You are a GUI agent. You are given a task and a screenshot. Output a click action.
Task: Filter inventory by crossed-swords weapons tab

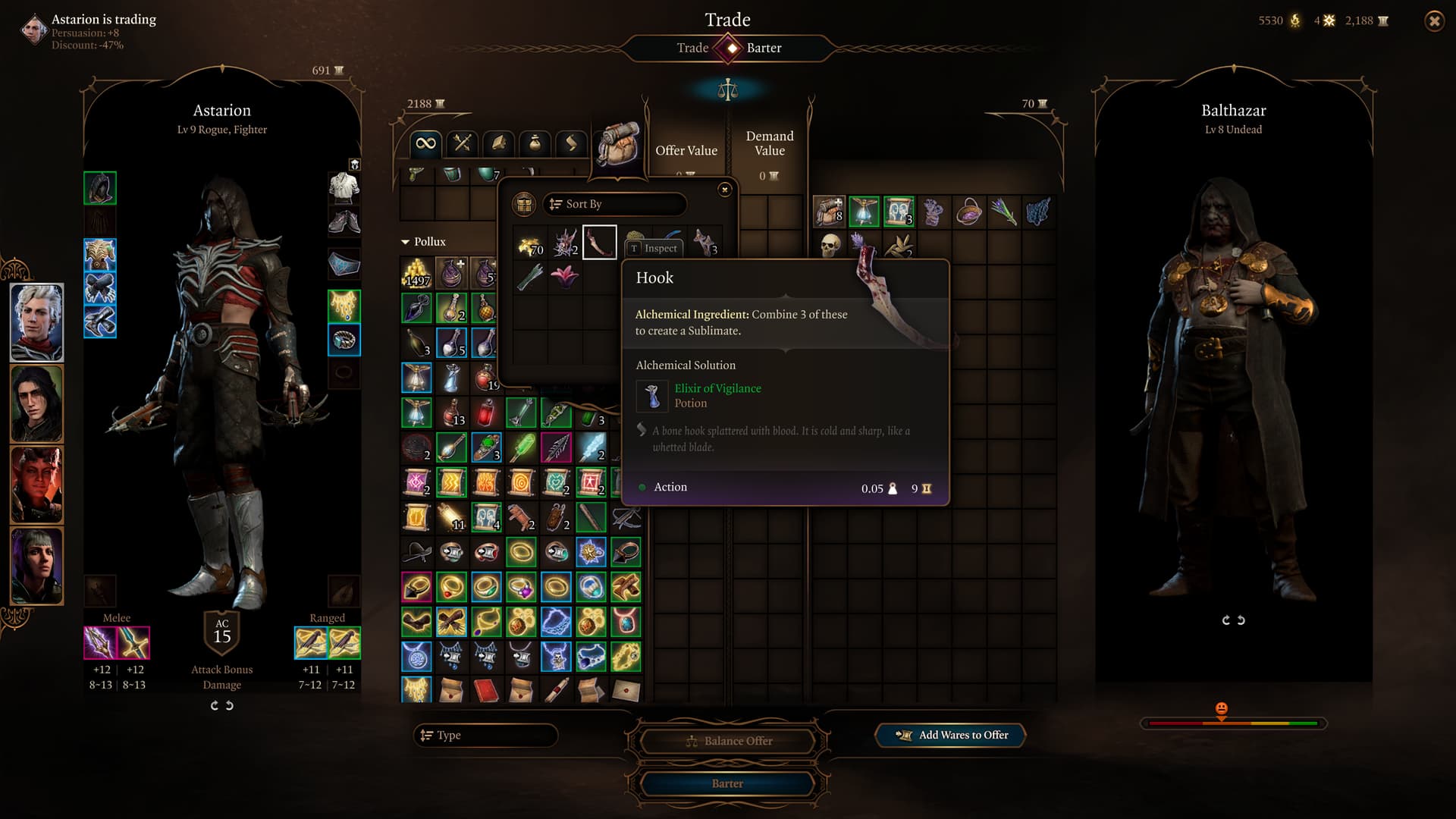pyautogui.click(x=462, y=143)
